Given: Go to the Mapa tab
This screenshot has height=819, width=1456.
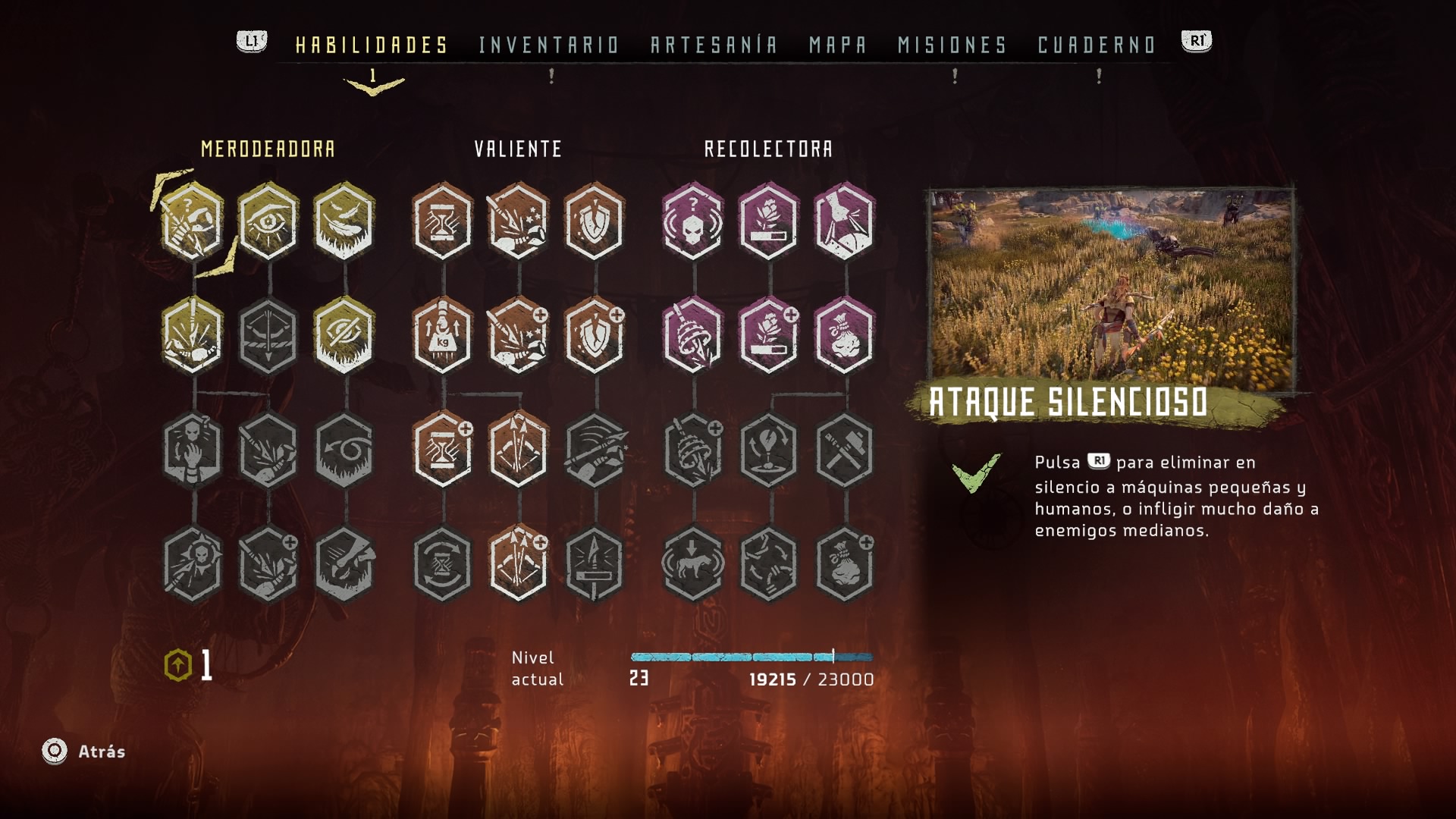Looking at the screenshot, I should (838, 45).
